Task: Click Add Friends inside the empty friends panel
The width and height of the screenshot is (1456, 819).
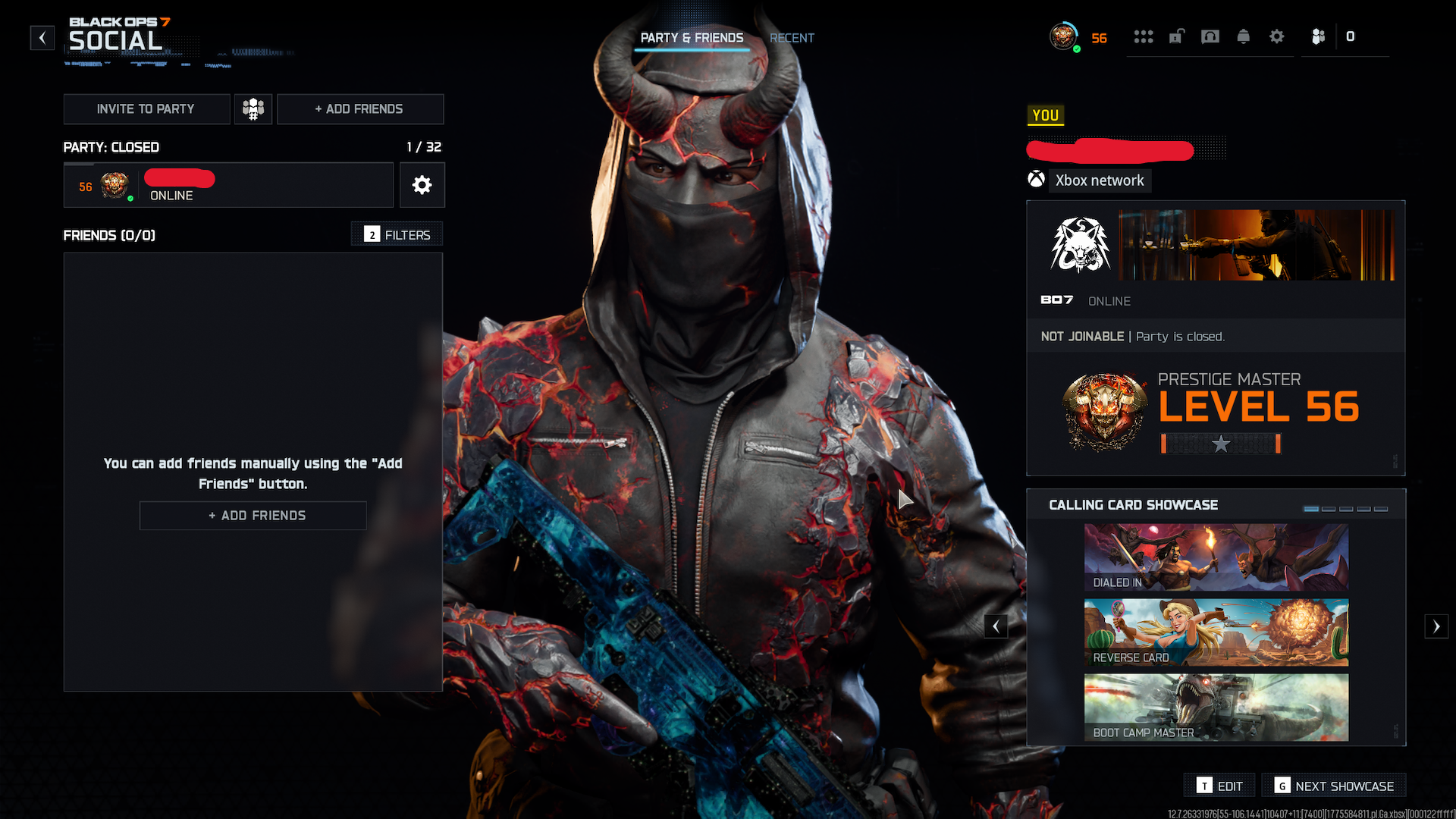Action: pyautogui.click(x=253, y=516)
